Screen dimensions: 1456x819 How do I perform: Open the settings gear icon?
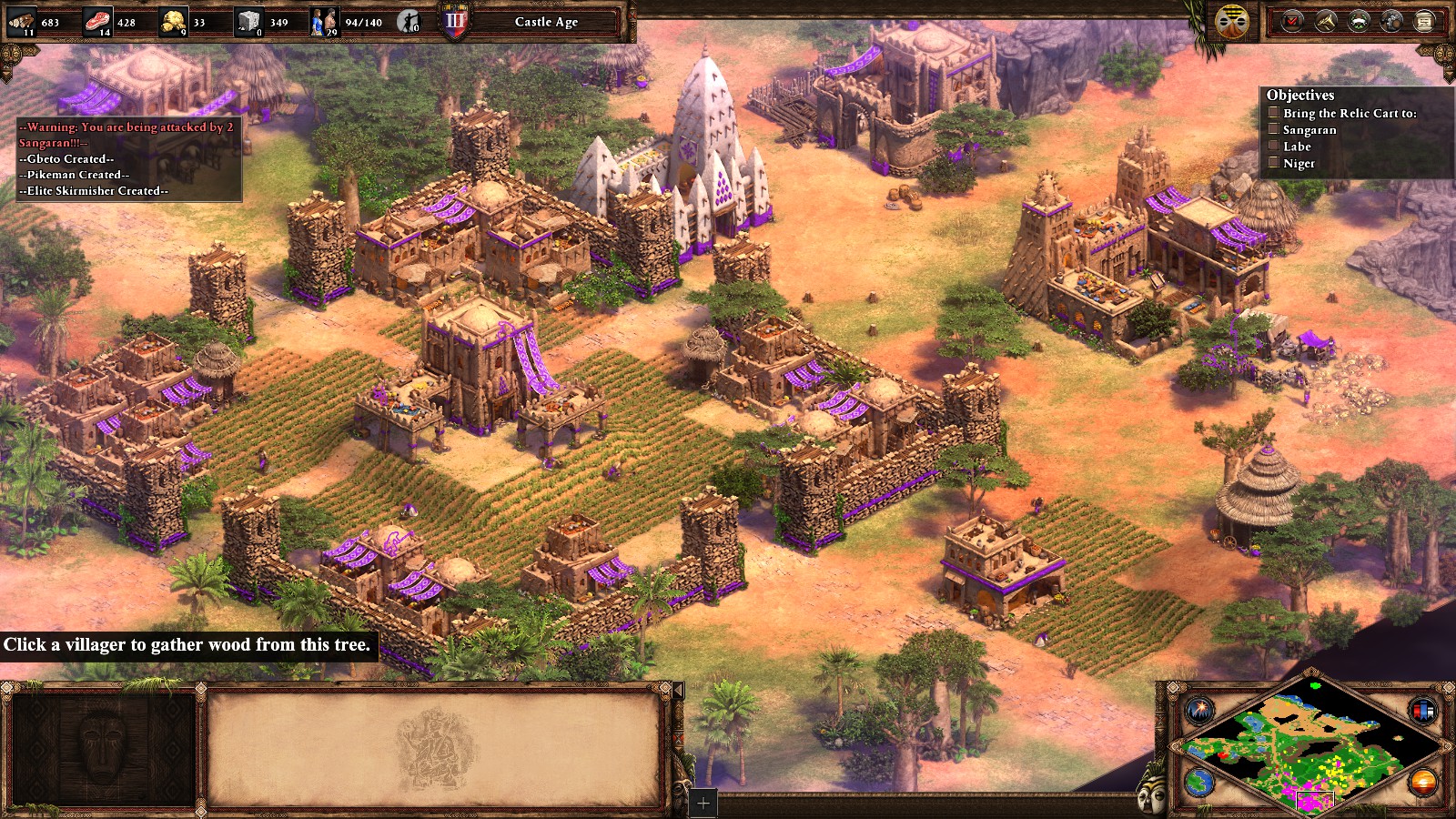tap(1390, 21)
